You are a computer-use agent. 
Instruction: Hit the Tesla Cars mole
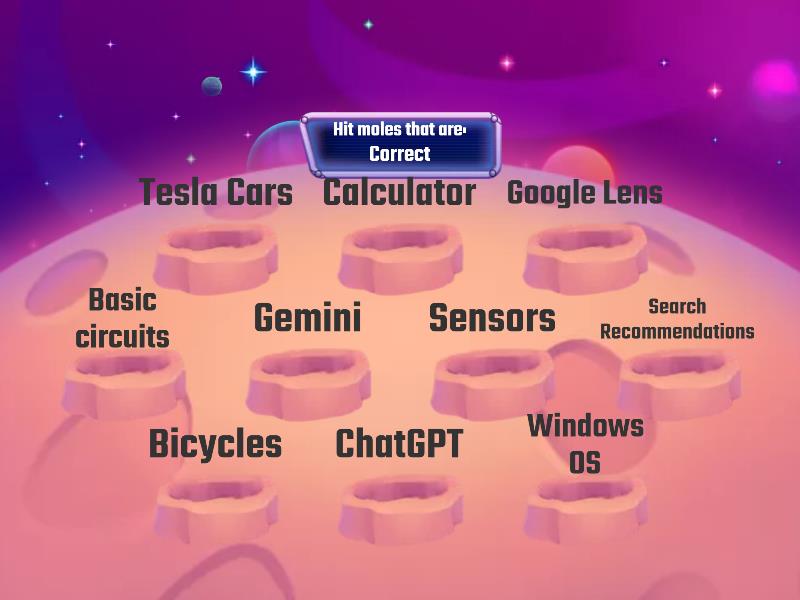[x=216, y=193]
